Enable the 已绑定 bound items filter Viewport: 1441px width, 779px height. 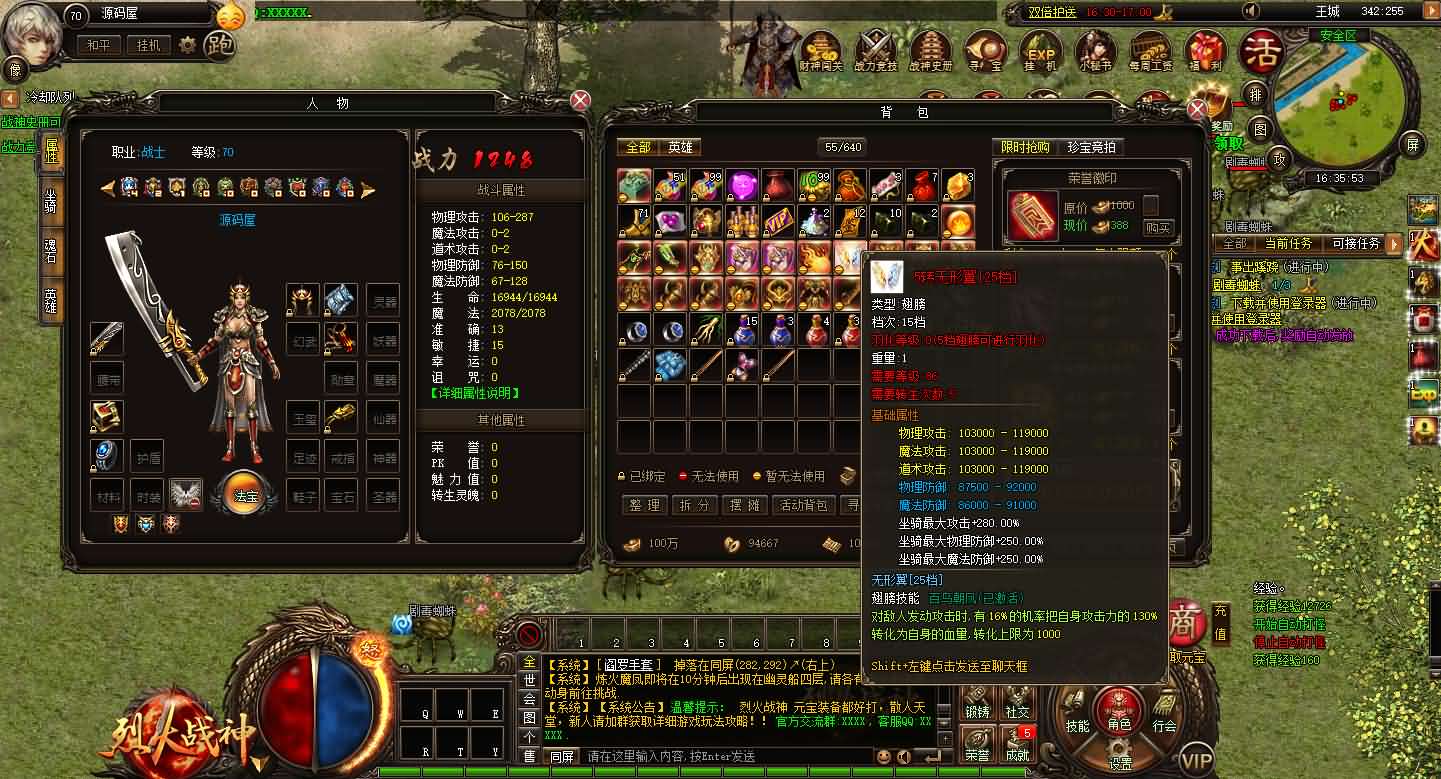coord(645,477)
